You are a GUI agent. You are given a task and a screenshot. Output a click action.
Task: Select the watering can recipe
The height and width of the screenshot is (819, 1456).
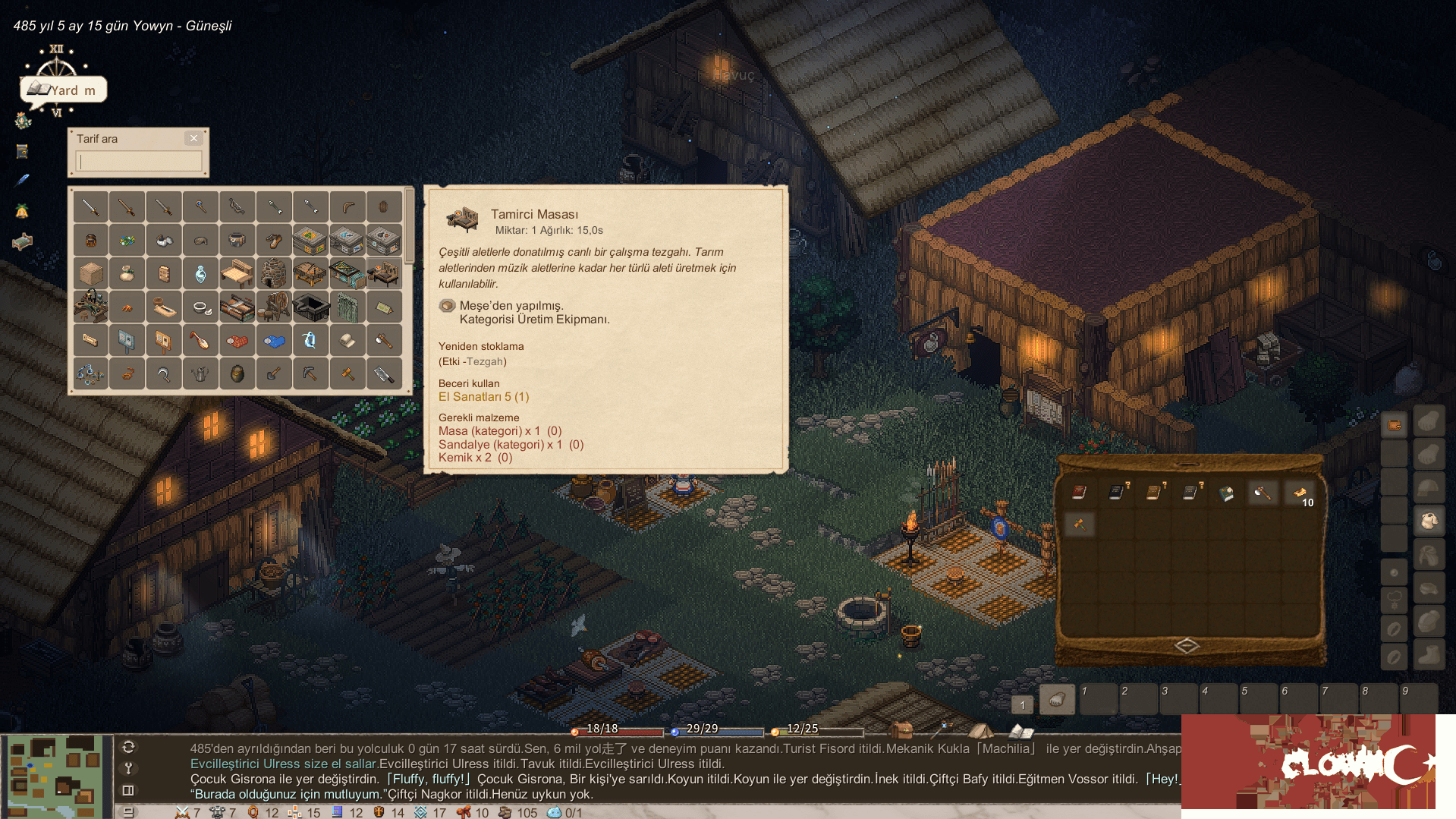[200, 373]
